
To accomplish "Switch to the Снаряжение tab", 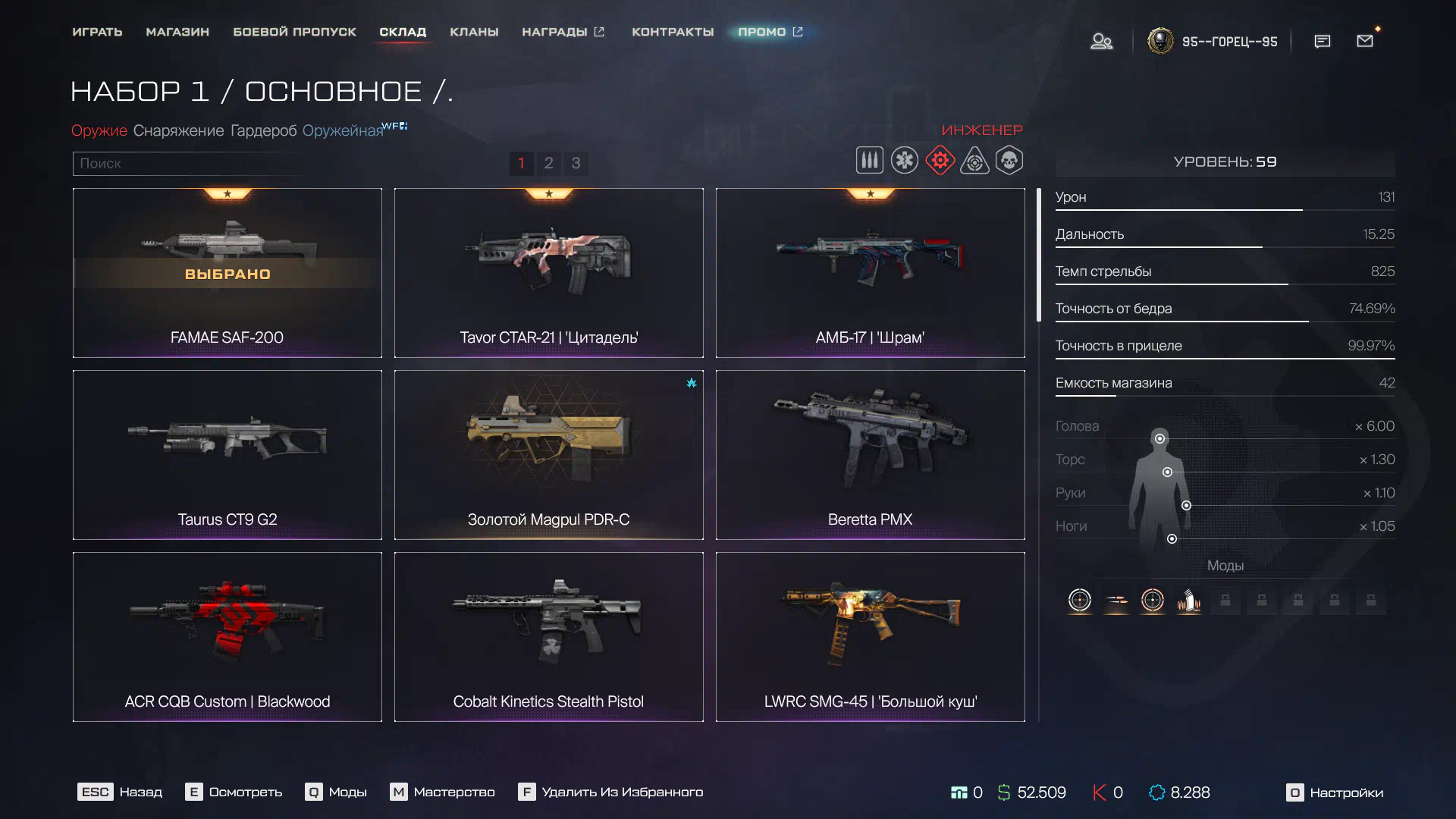I will [178, 130].
